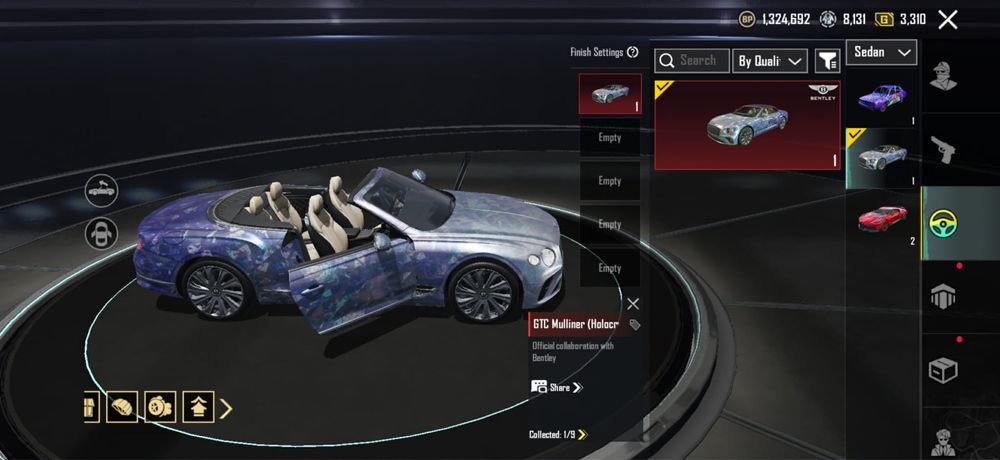Select the large Bentley GTC Mulliner card

point(747,125)
